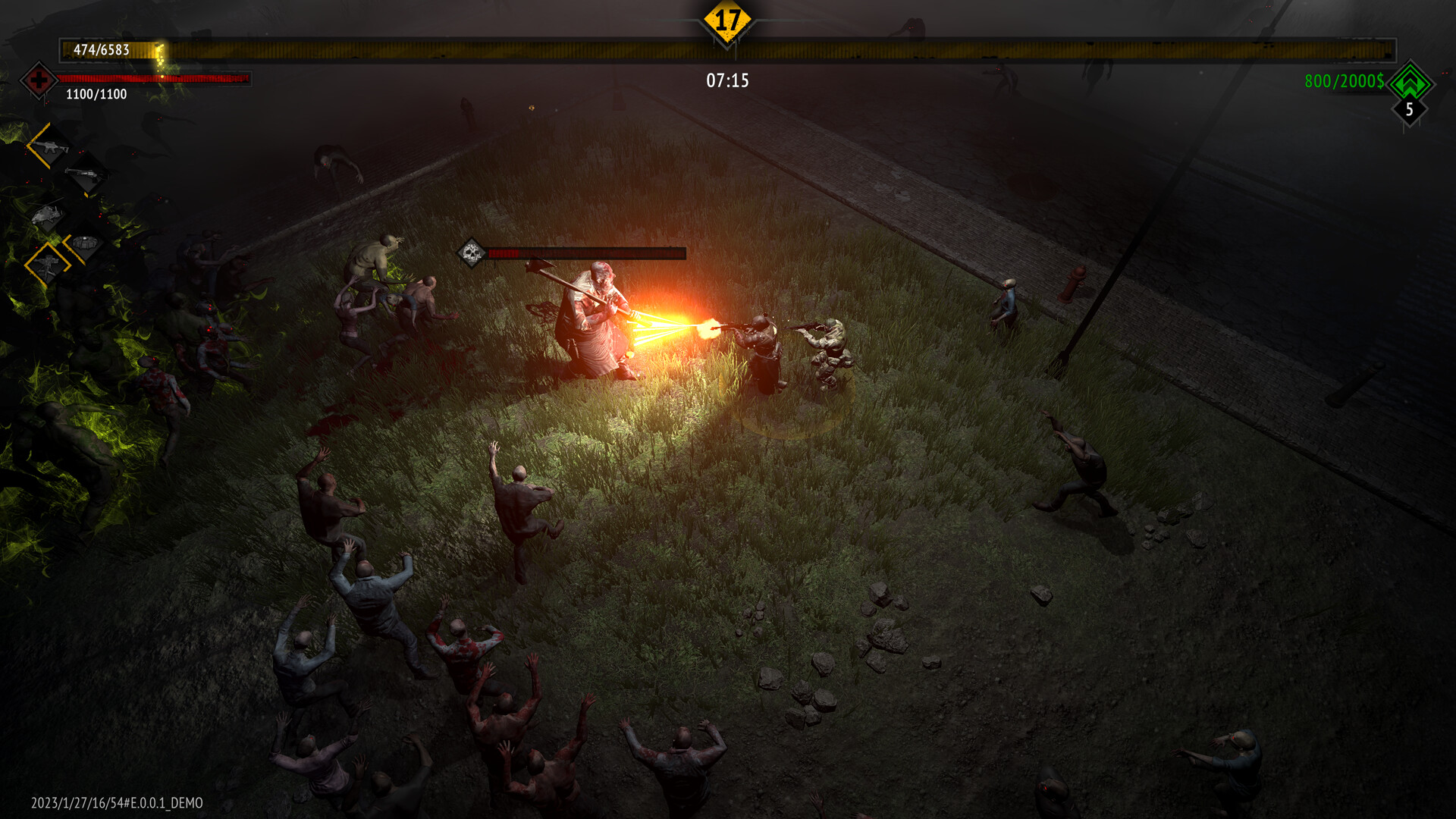1456x819 pixels.
Task: Activate the helicopter support ability icon
Action: click(48, 213)
